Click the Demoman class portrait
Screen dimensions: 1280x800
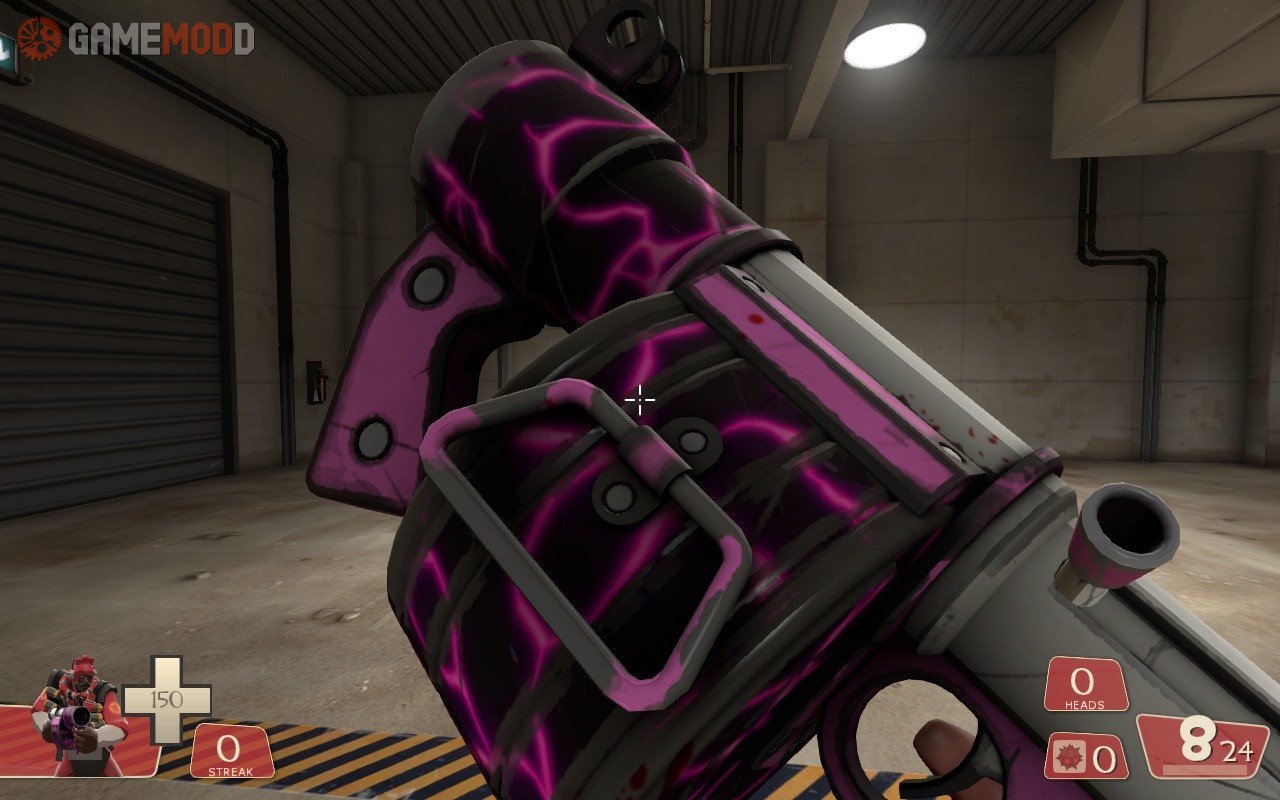(79, 714)
